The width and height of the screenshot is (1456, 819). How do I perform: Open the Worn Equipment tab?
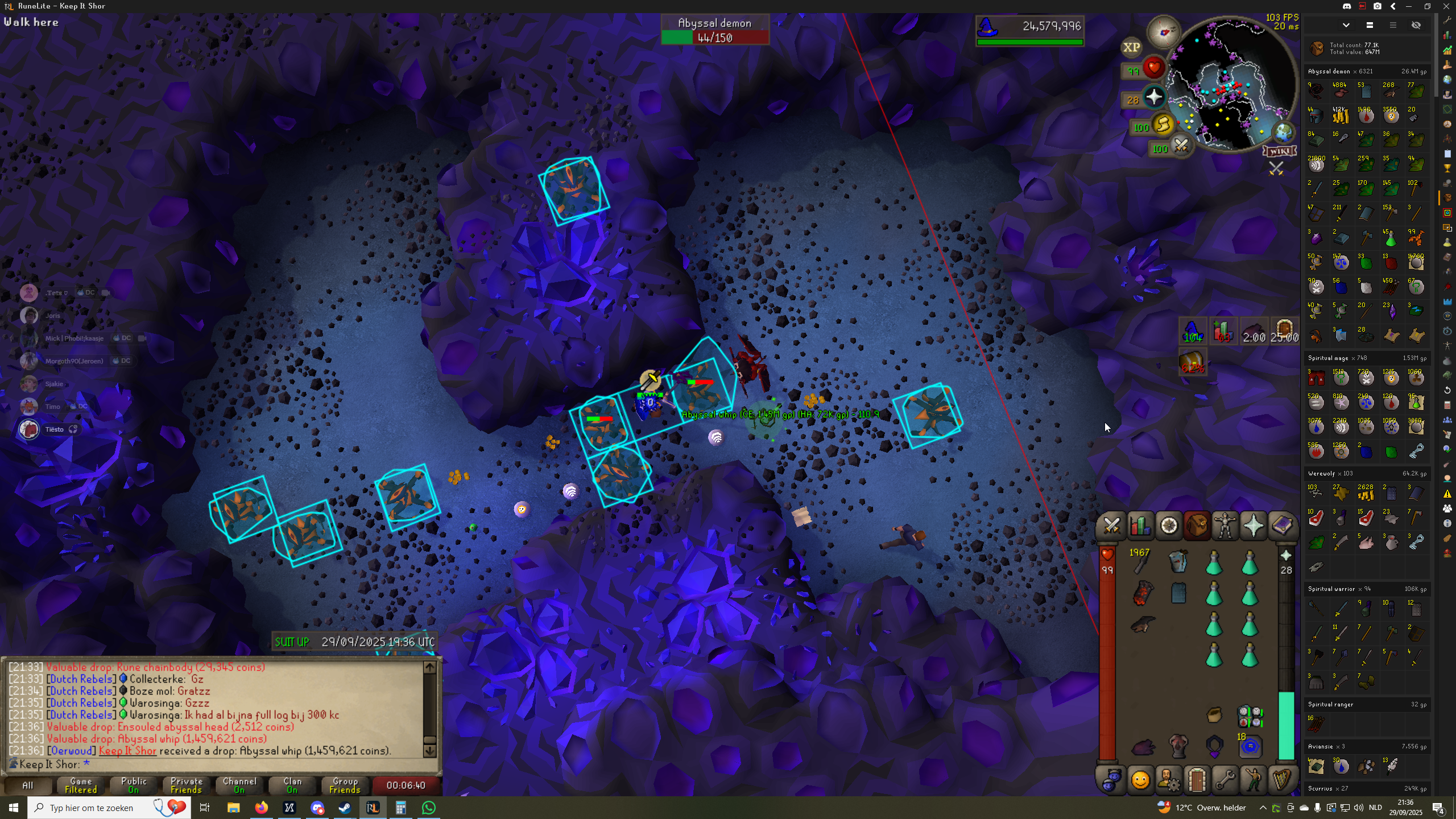tap(1225, 526)
